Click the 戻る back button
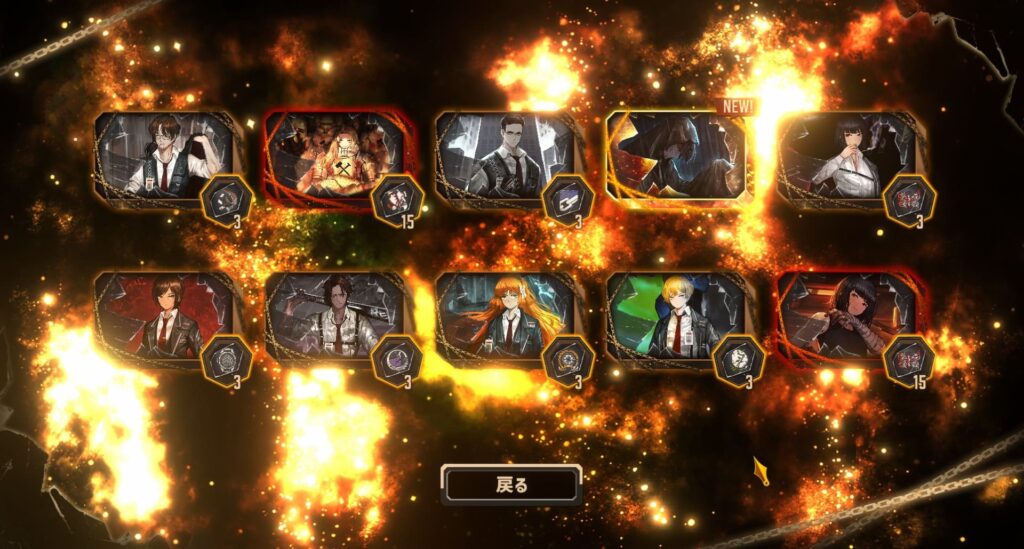The width and height of the screenshot is (1024, 549). [511, 485]
